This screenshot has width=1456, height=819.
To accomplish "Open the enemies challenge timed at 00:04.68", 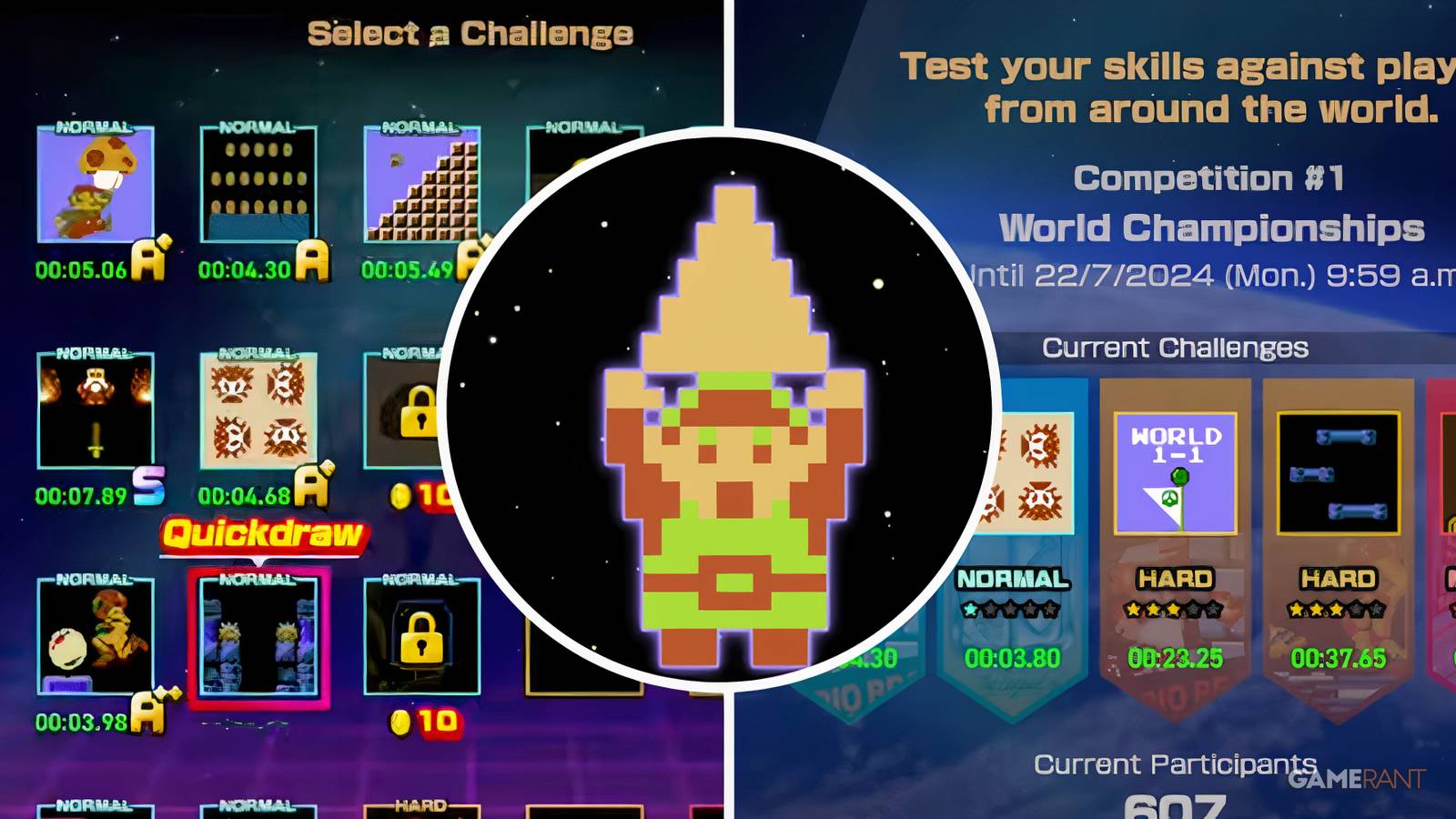I will click(x=258, y=409).
